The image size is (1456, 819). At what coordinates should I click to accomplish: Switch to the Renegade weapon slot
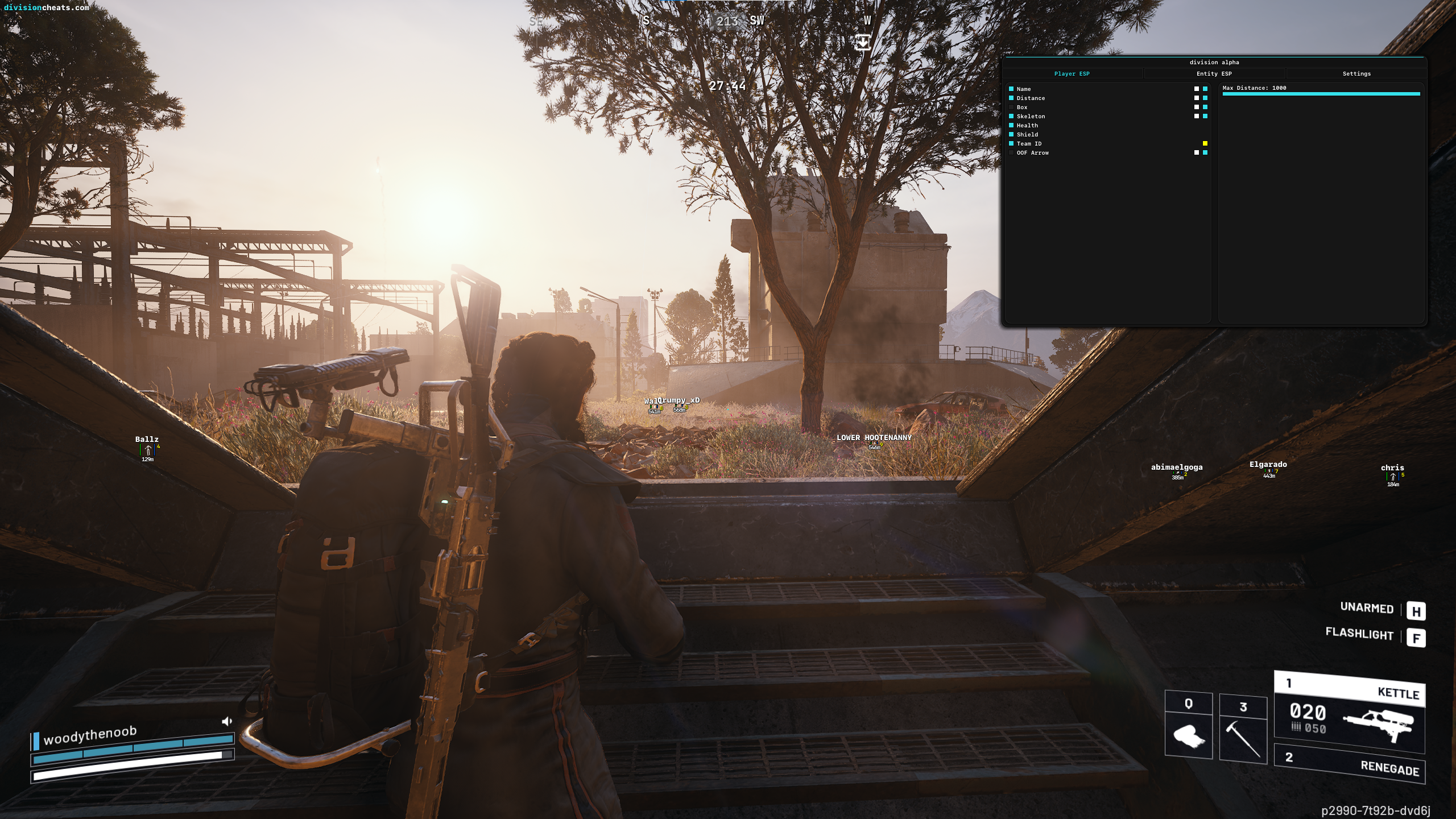[x=1349, y=763]
